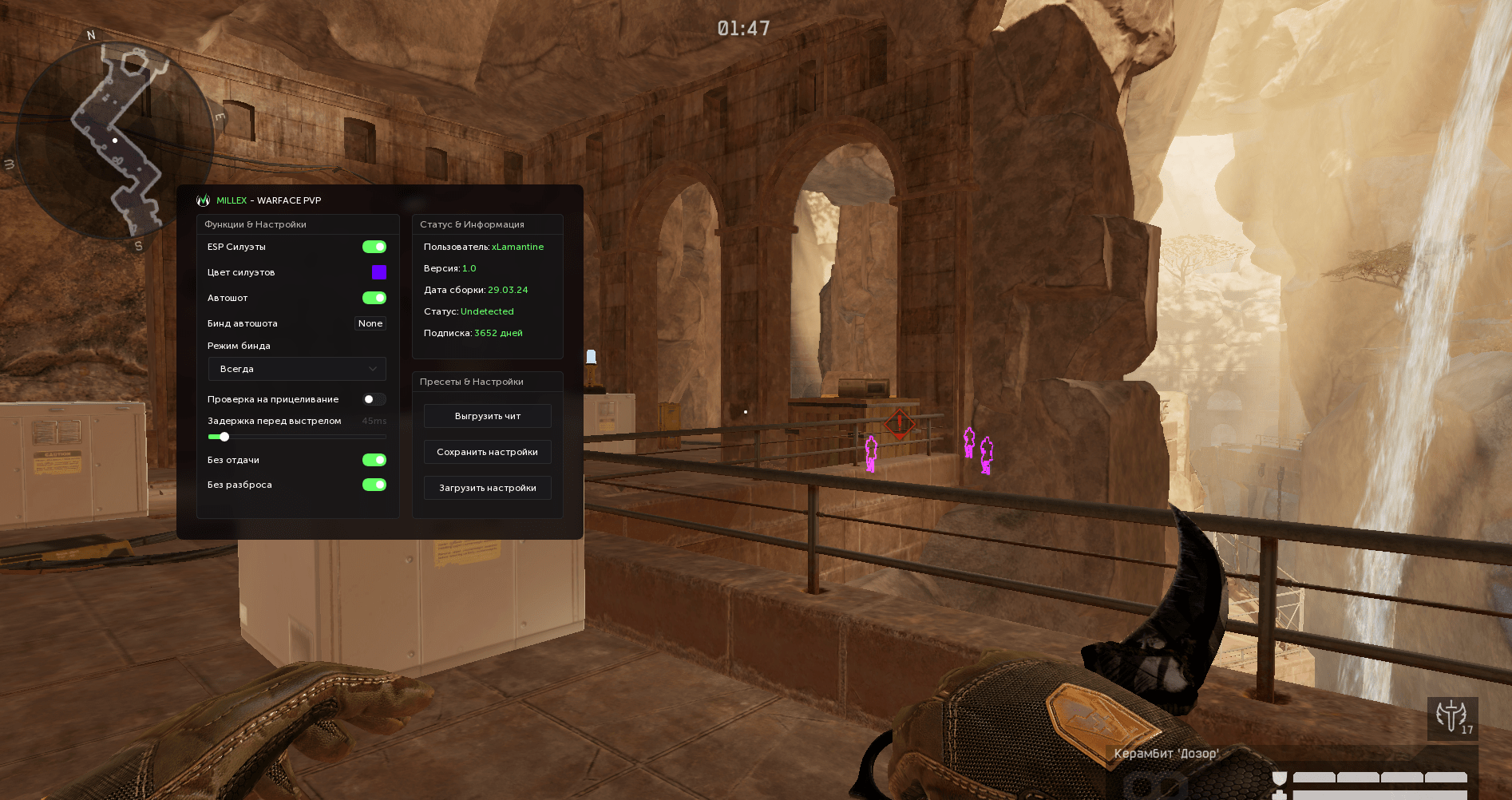Toggle the Без разброса switch
This screenshot has height=800, width=1512.
coord(374,485)
